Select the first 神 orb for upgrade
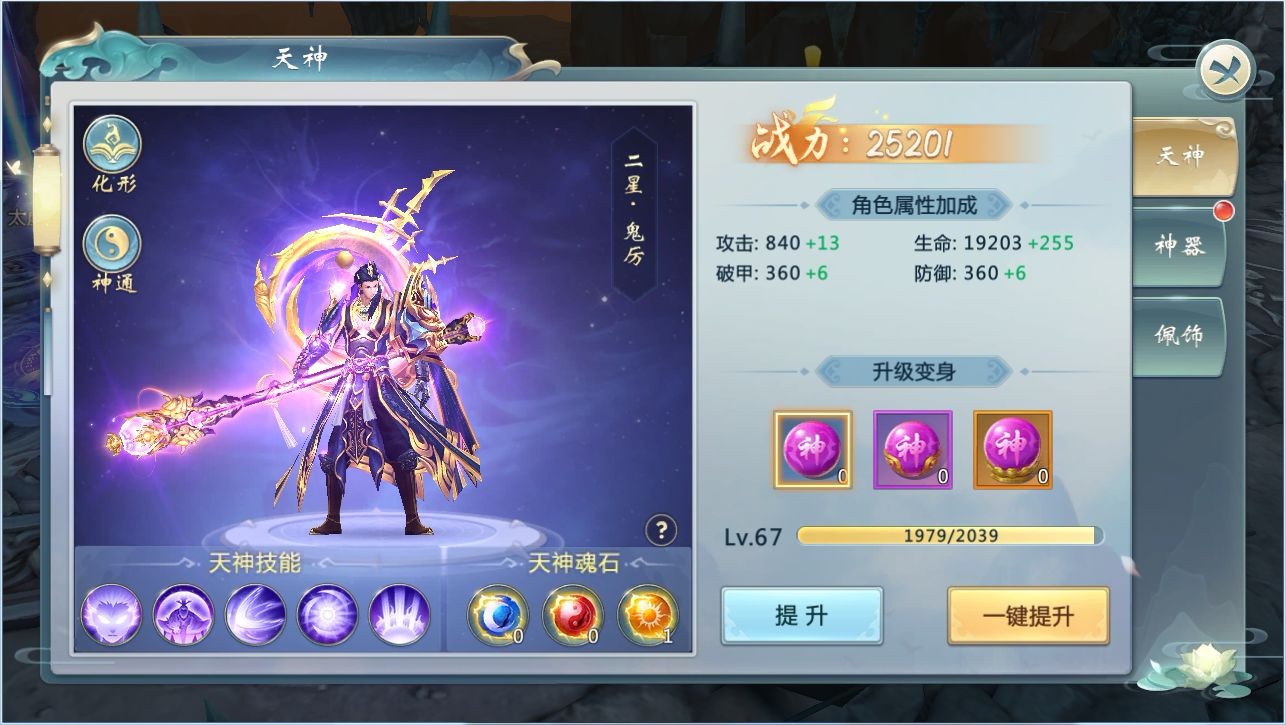 click(x=812, y=450)
